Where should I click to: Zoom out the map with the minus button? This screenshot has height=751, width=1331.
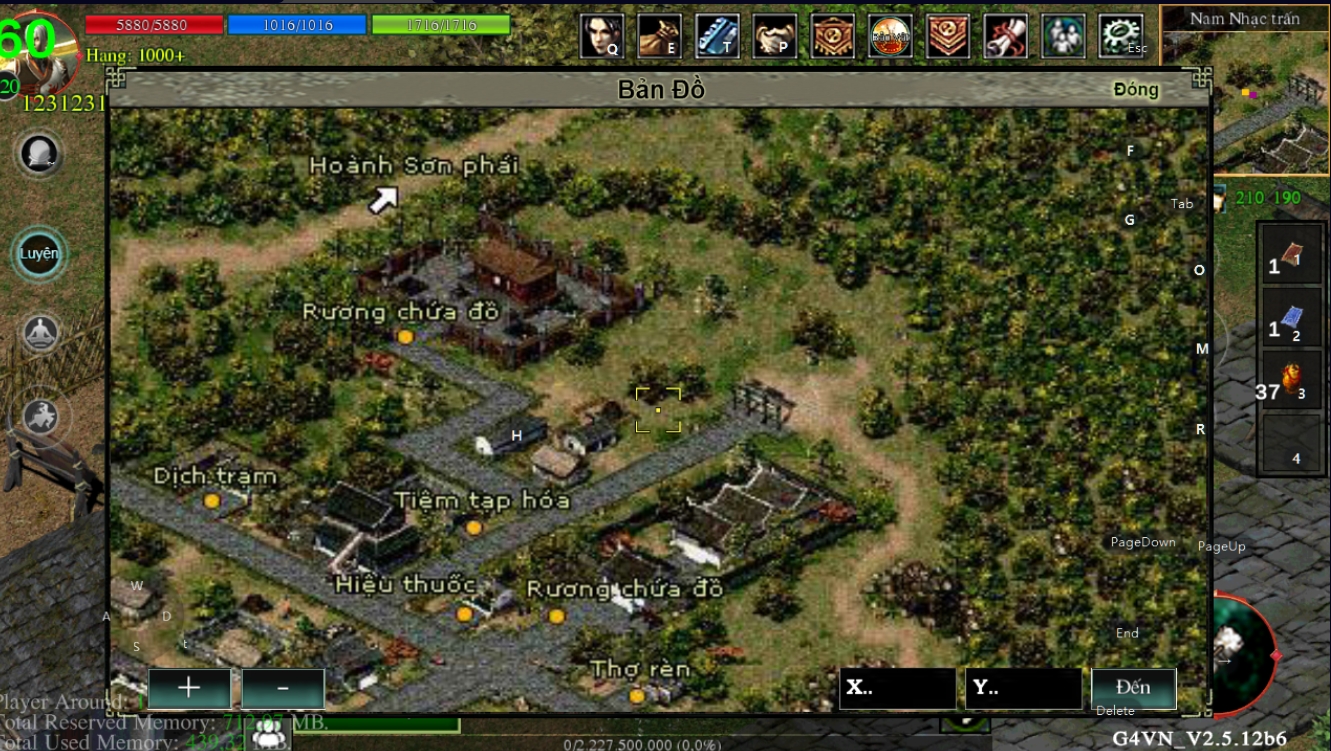tap(283, 688)
